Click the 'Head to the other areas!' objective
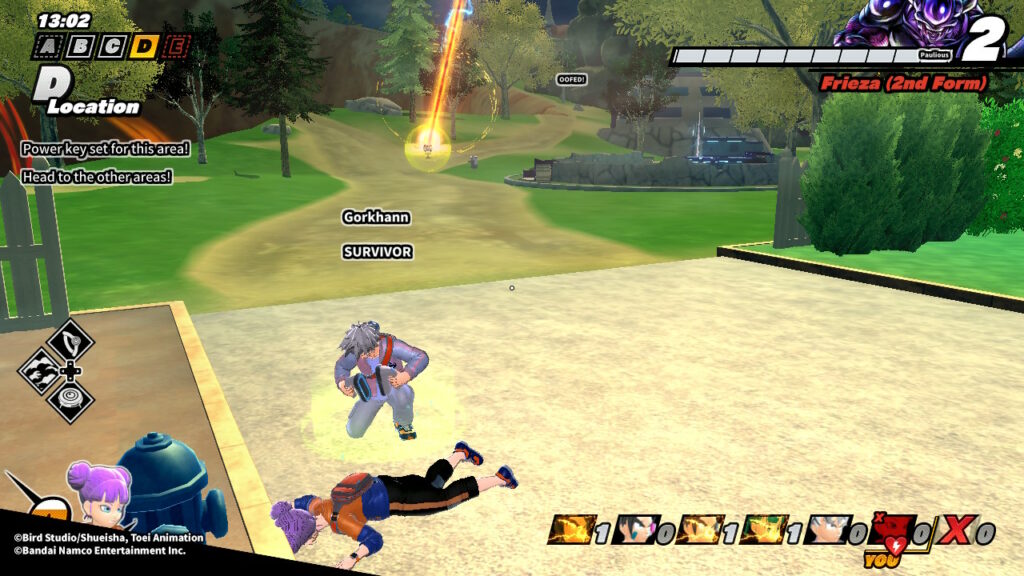This screenshot has width=1024, height=576. [x=96, y=177]
